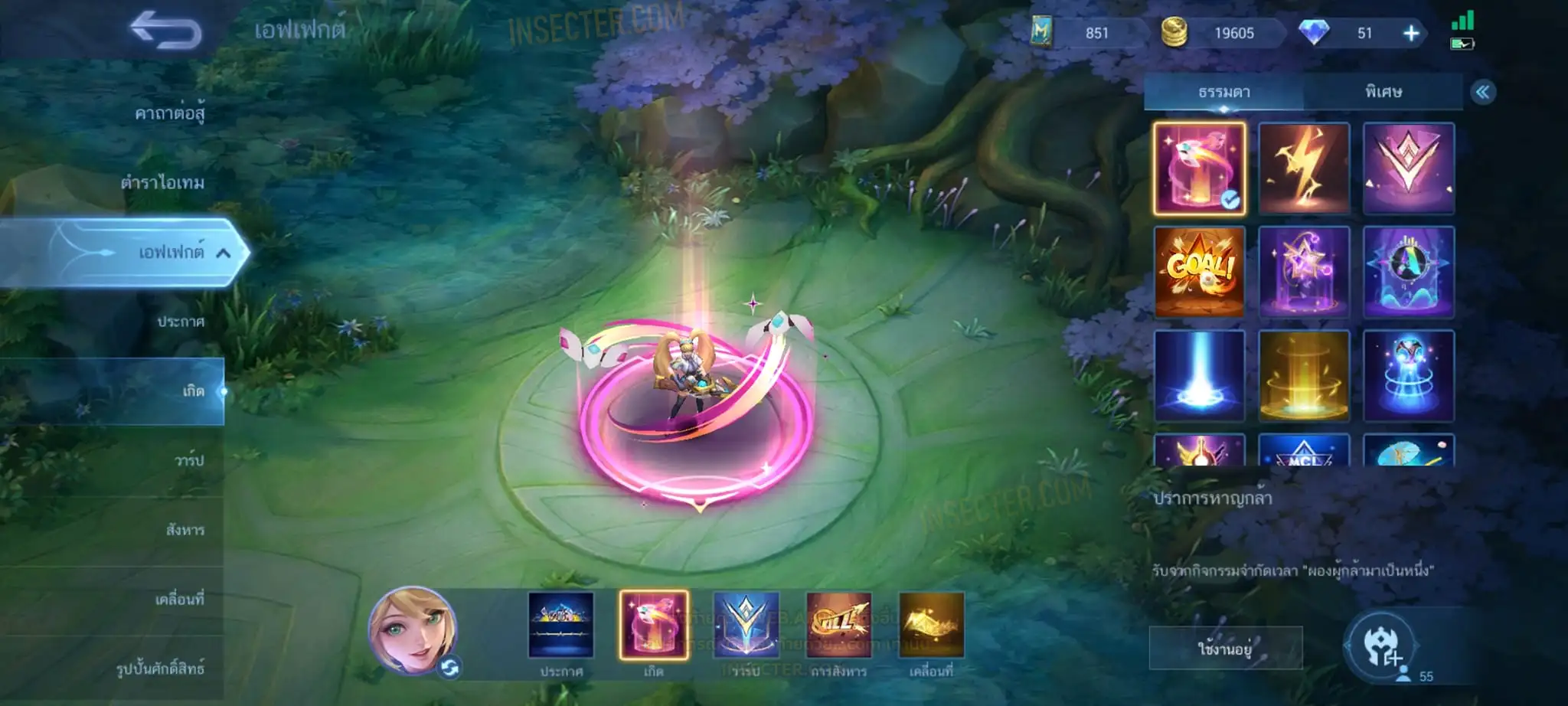
Task: Switch to the ธรรมดา tab
Action: click(1223, 93)
